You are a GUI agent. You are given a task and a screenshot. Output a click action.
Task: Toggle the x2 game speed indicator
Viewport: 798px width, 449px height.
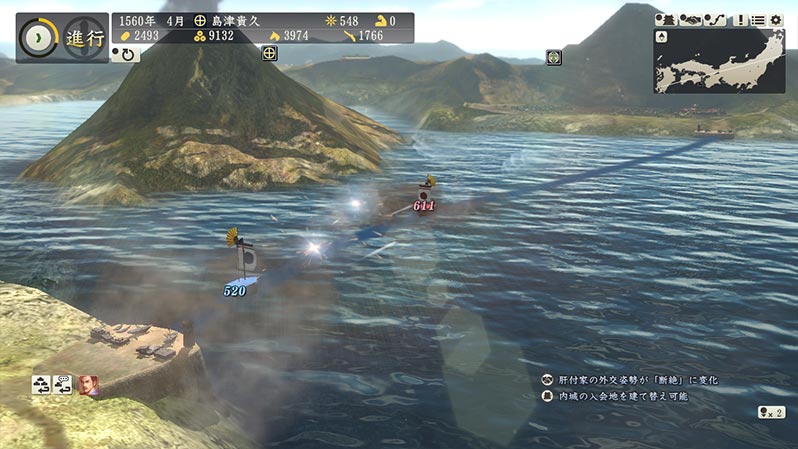tap(770, 411)
